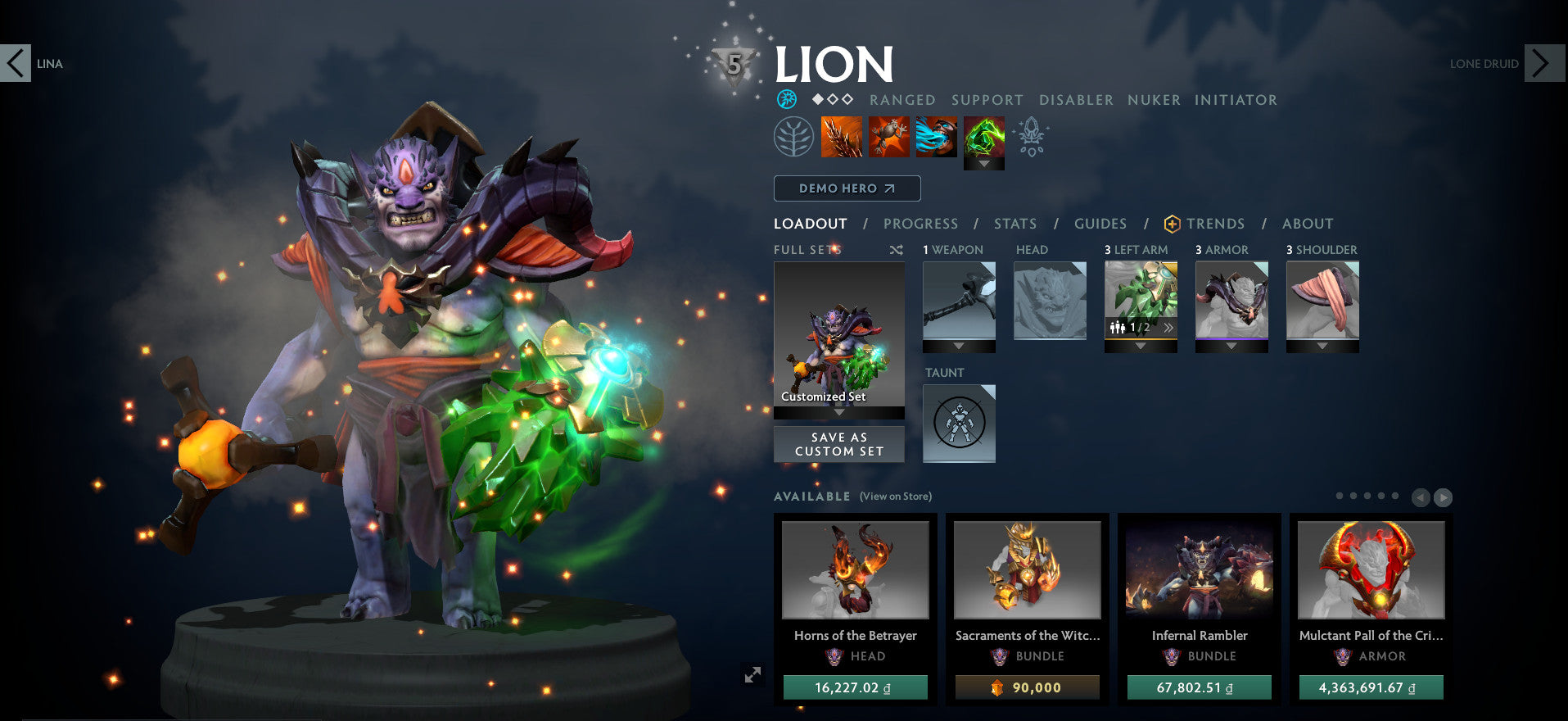
Task: Switch to the STATS tab
Action: point(1014,224)
